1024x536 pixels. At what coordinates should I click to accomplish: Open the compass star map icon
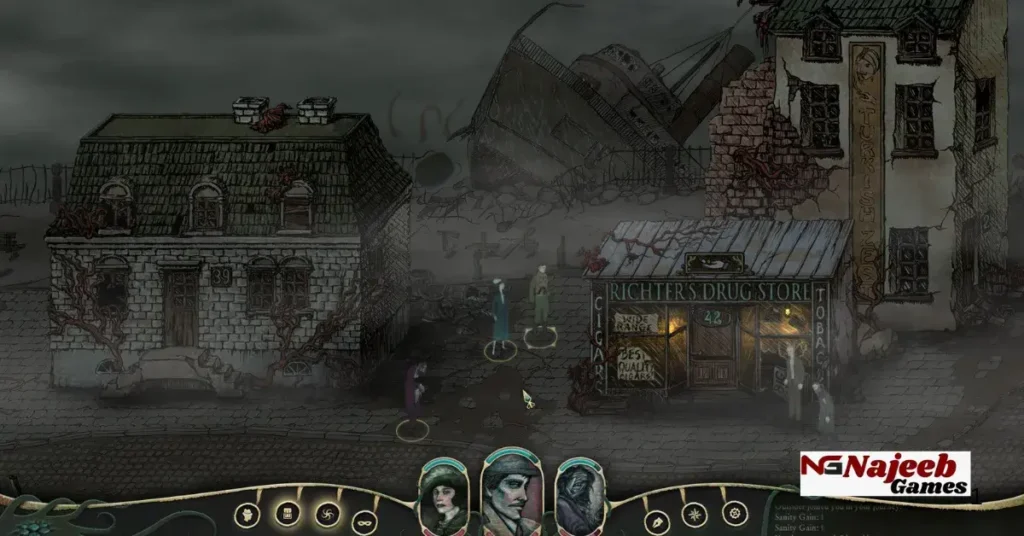pyautogui.click(x=695, y=516)
